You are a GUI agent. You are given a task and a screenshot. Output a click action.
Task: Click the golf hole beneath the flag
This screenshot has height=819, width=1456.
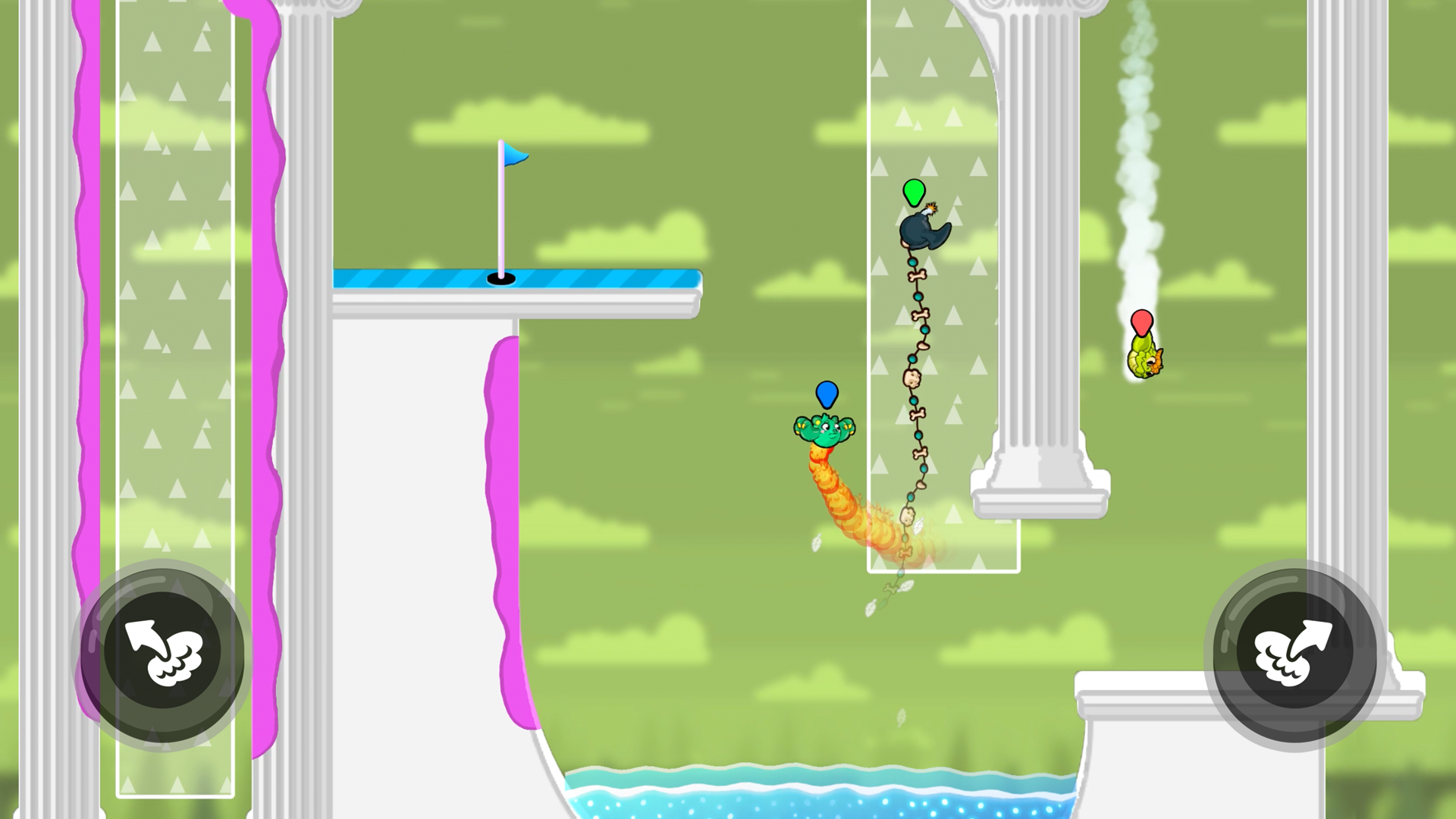500,279
